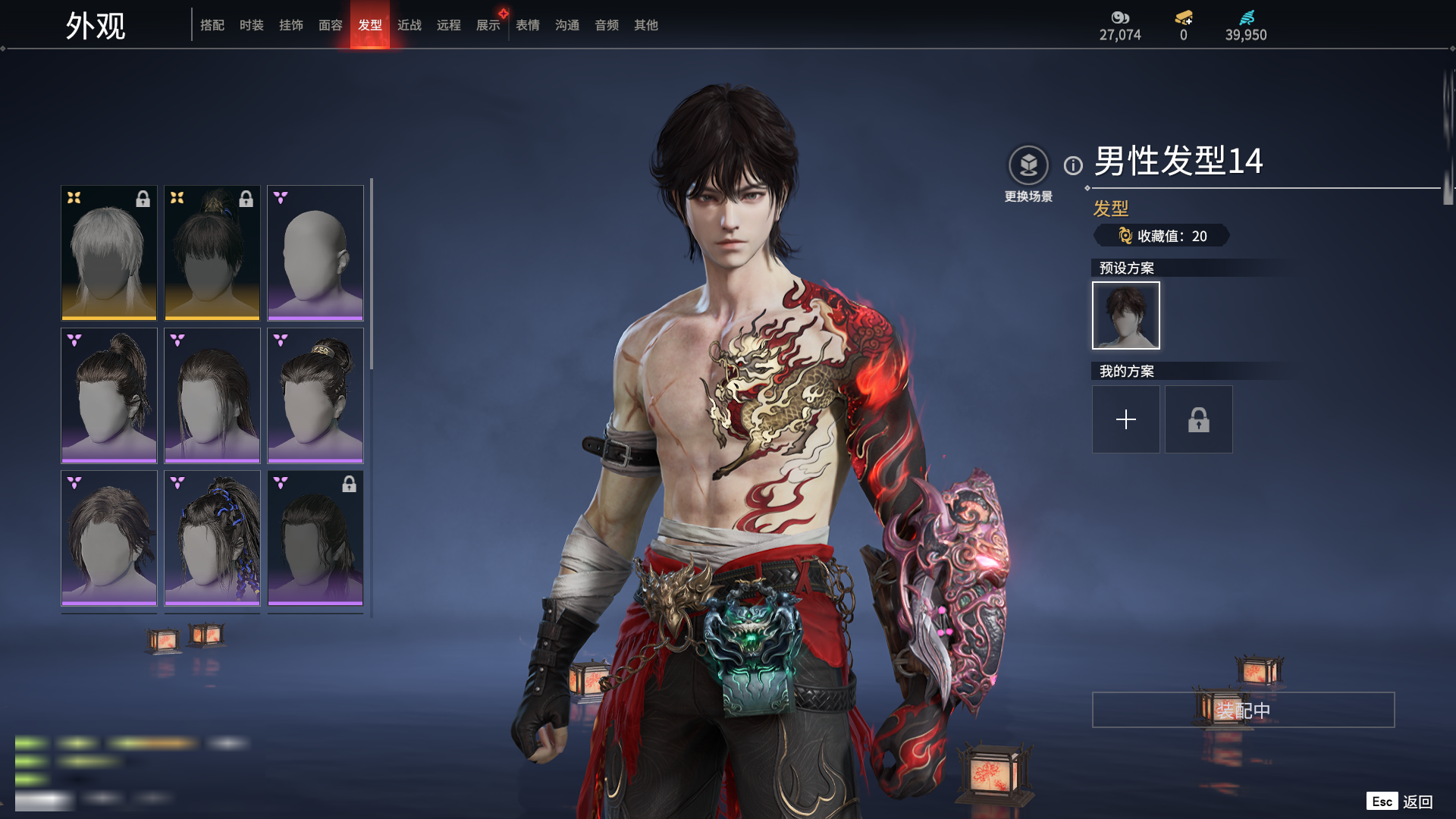Switch to the 远程 tab
Image resolution: width=1456 pixels, height=819 pixels.
[x=449, y=25]
